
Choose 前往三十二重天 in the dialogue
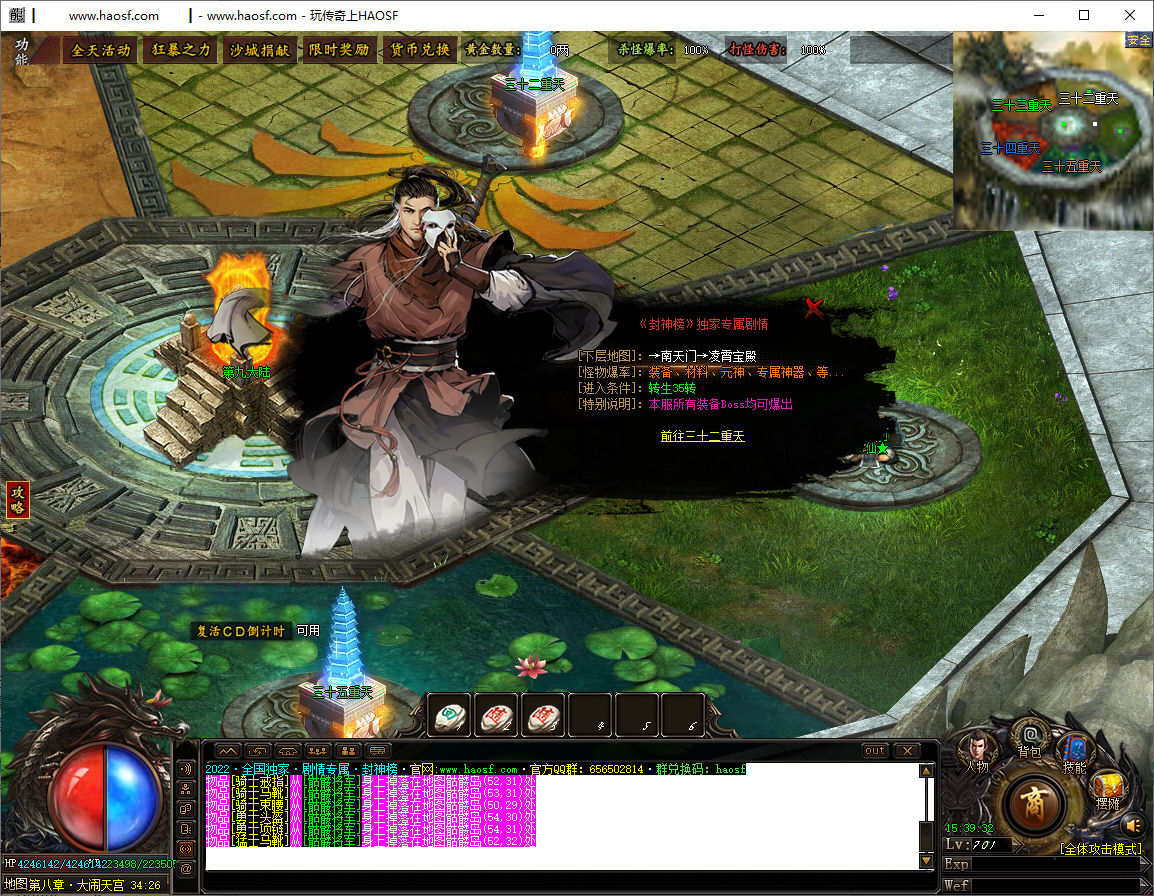[x=702, y=436]
